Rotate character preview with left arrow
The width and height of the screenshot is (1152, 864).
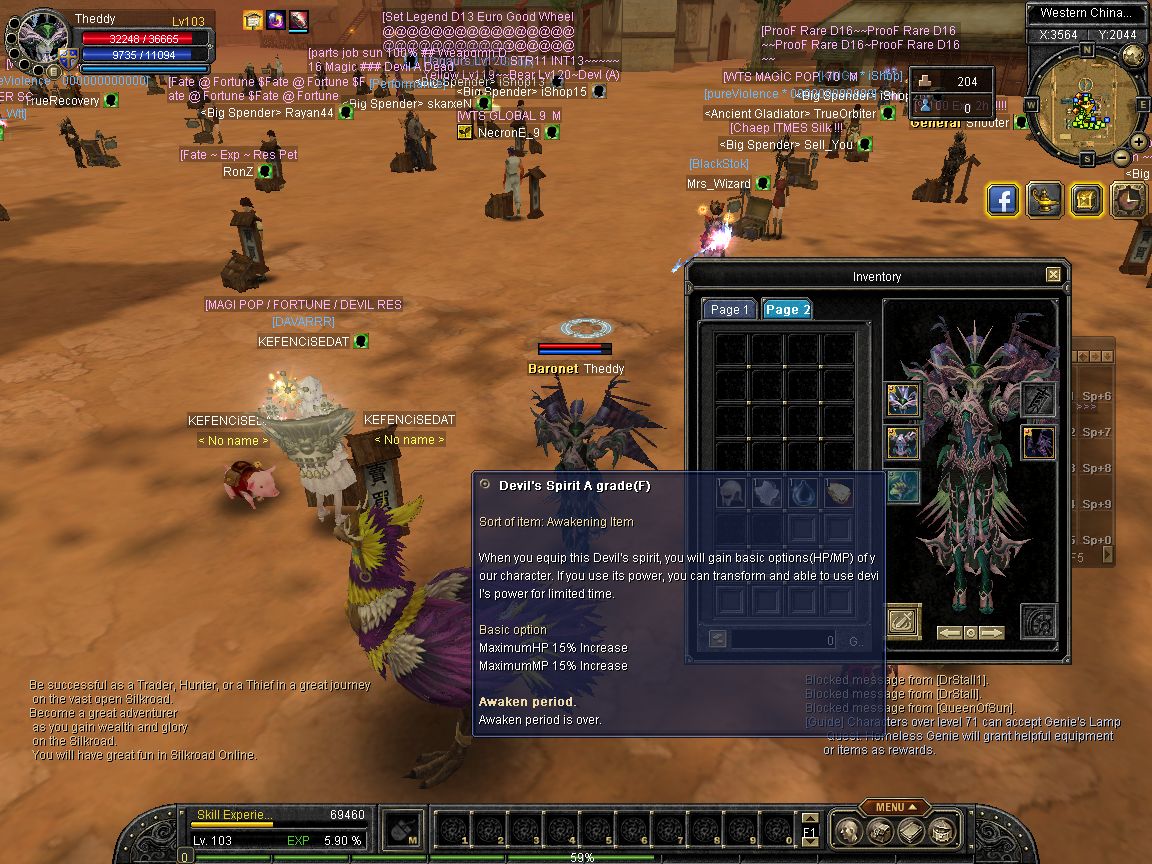coord(949,633)
